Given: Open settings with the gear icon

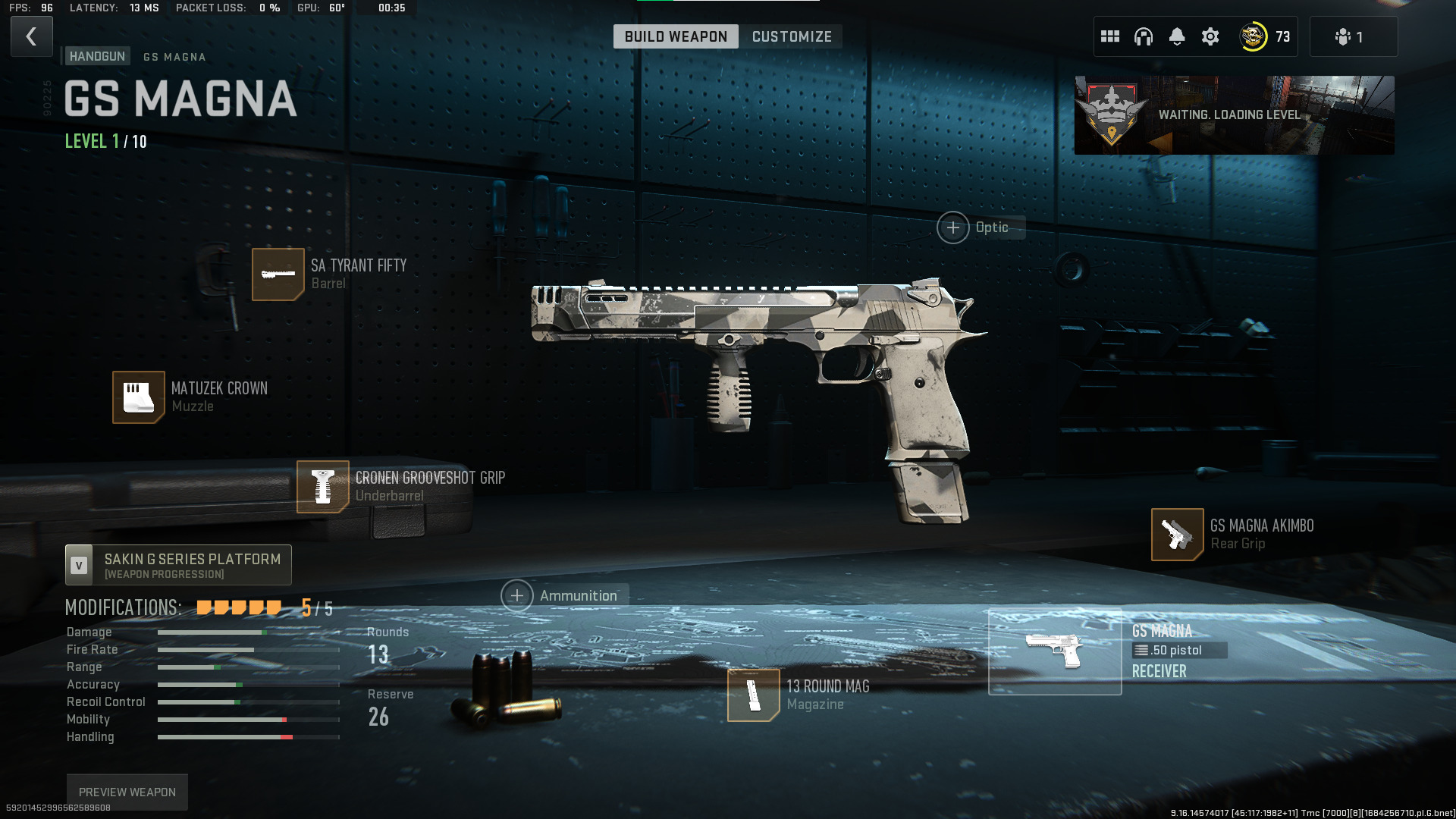Looking at the screenshot, I should (x=1210, y=36).
